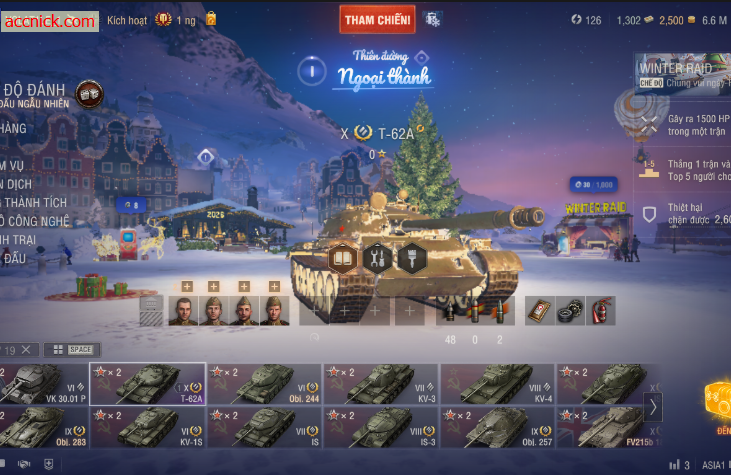Open the platoon icon beside THAM CHIẾN!
Viewport: 731px width, 475px height.
[x=432, y=19]
